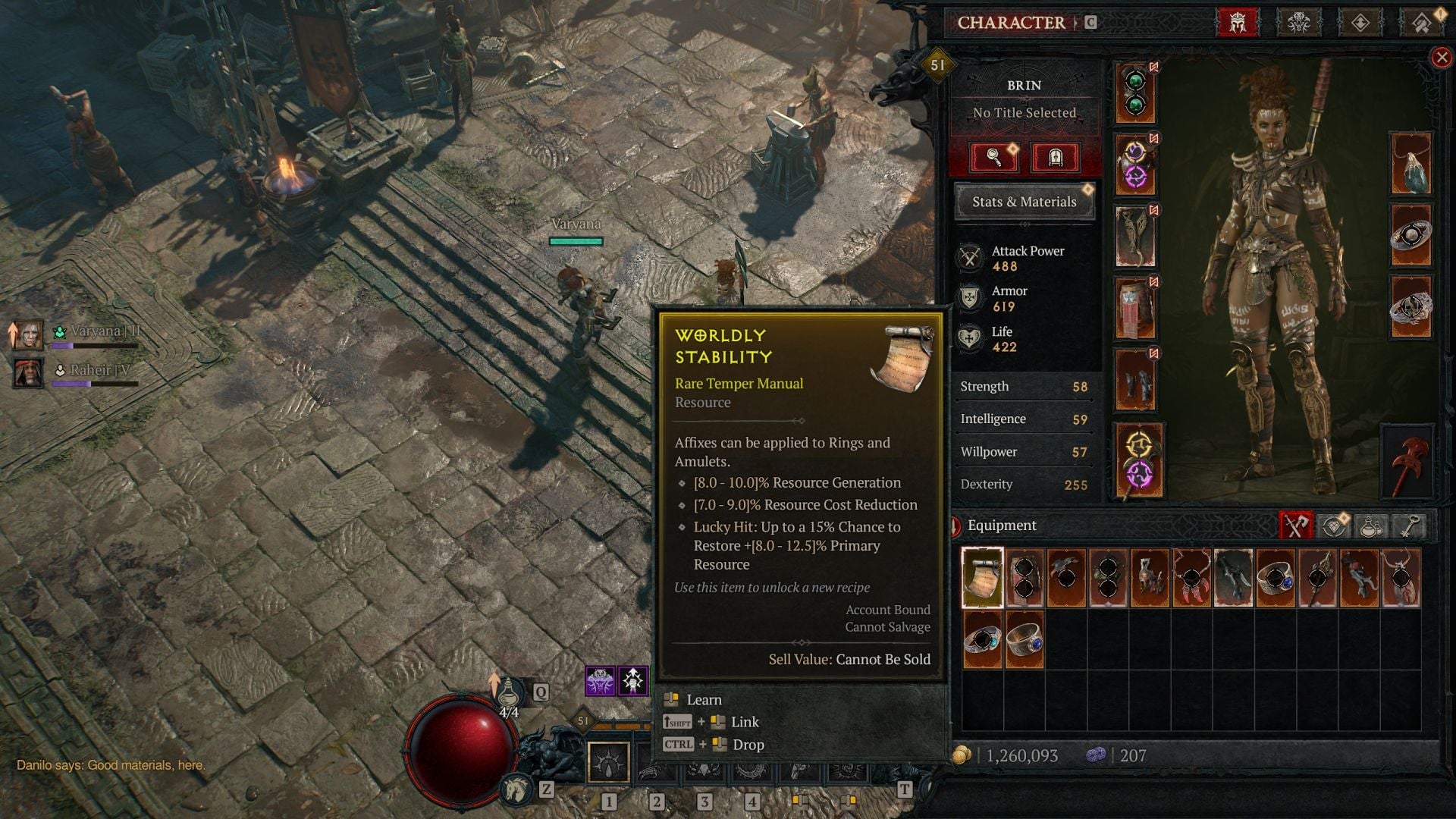1456x819 pixels.
Task: Click the chevron next to the CHARACTER title
Action: click(x=1077, y=22)
